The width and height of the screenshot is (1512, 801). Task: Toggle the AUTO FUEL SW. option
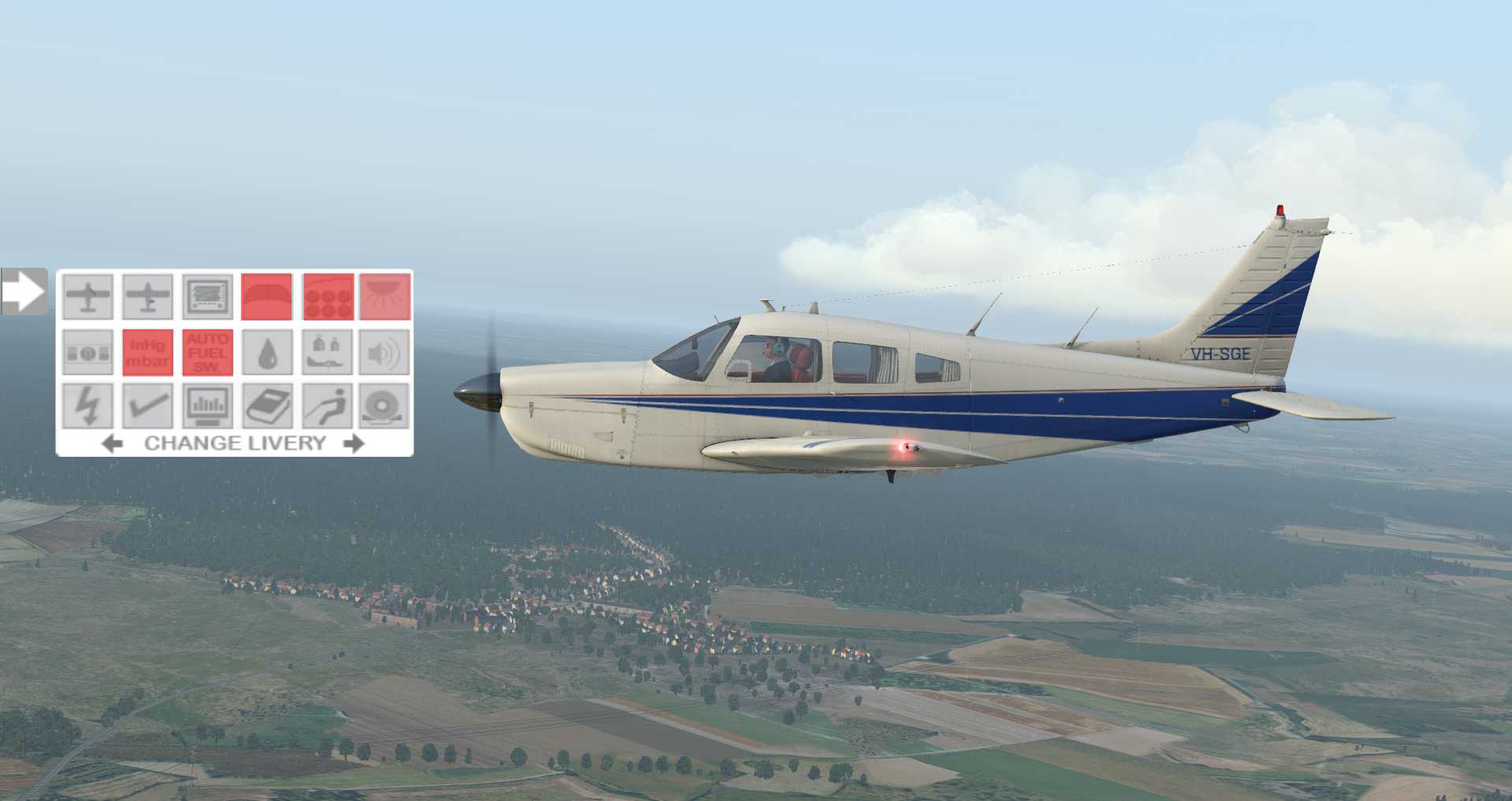point(208,352)
